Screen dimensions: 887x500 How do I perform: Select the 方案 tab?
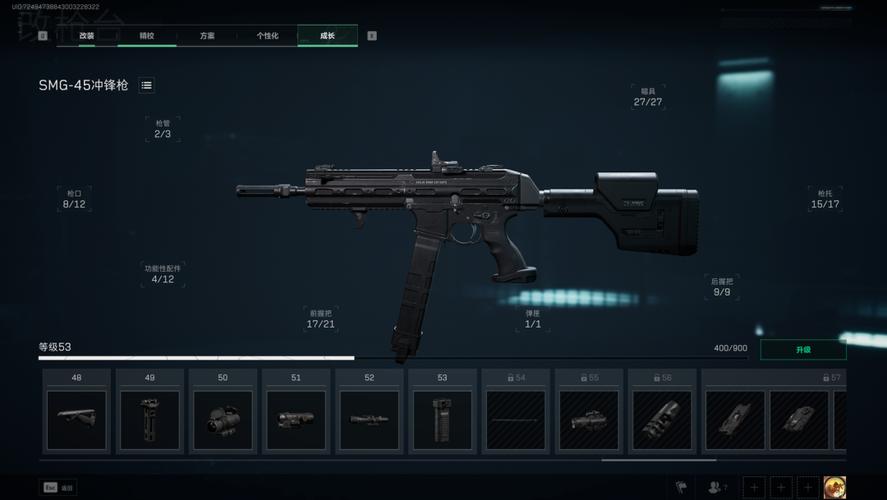(x=207, y=36)
